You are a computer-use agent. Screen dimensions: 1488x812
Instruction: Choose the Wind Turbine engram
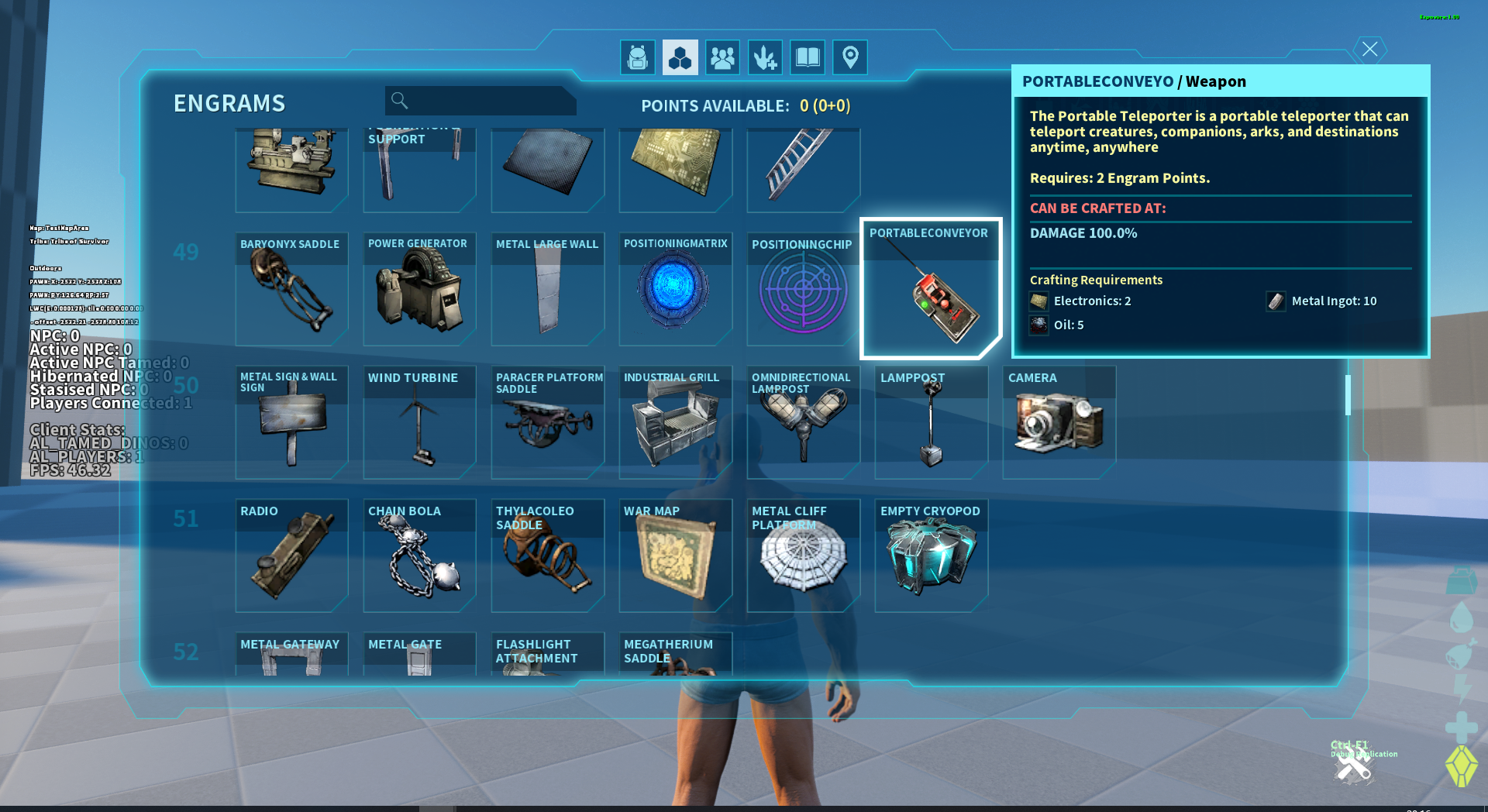point(419,423)
